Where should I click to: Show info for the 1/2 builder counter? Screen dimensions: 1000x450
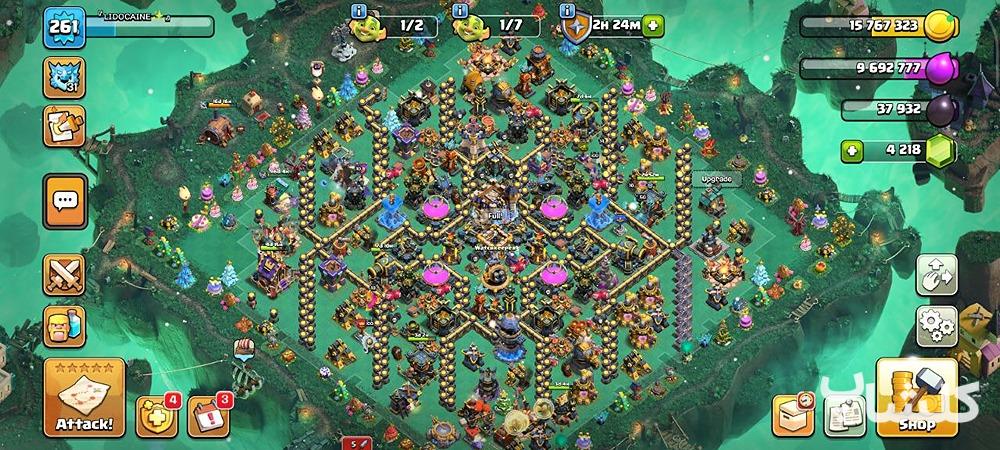pyautogui.click(x=360, y=11)
